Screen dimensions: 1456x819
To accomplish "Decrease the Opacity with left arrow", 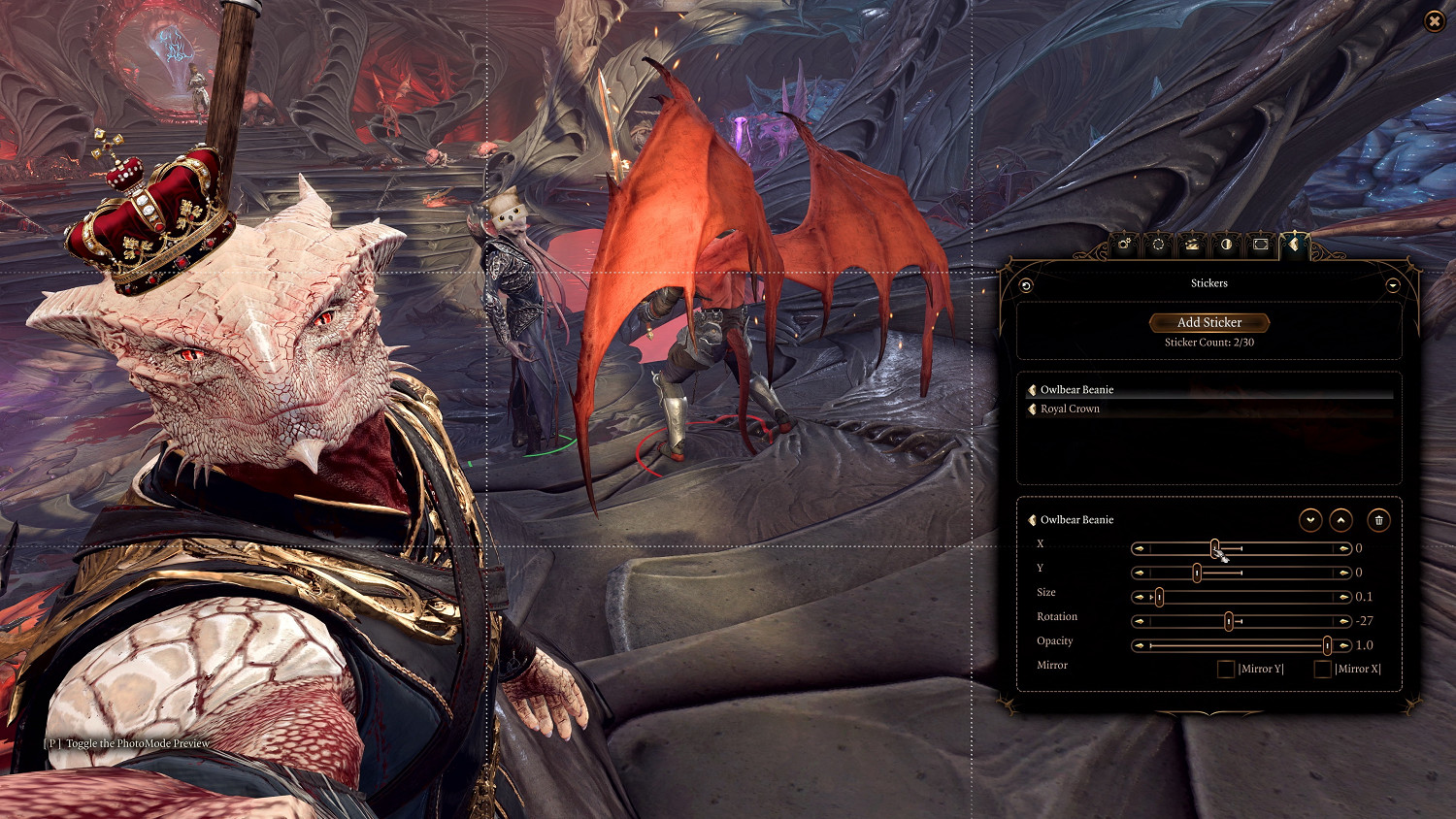I will [x=1139, y=645].
